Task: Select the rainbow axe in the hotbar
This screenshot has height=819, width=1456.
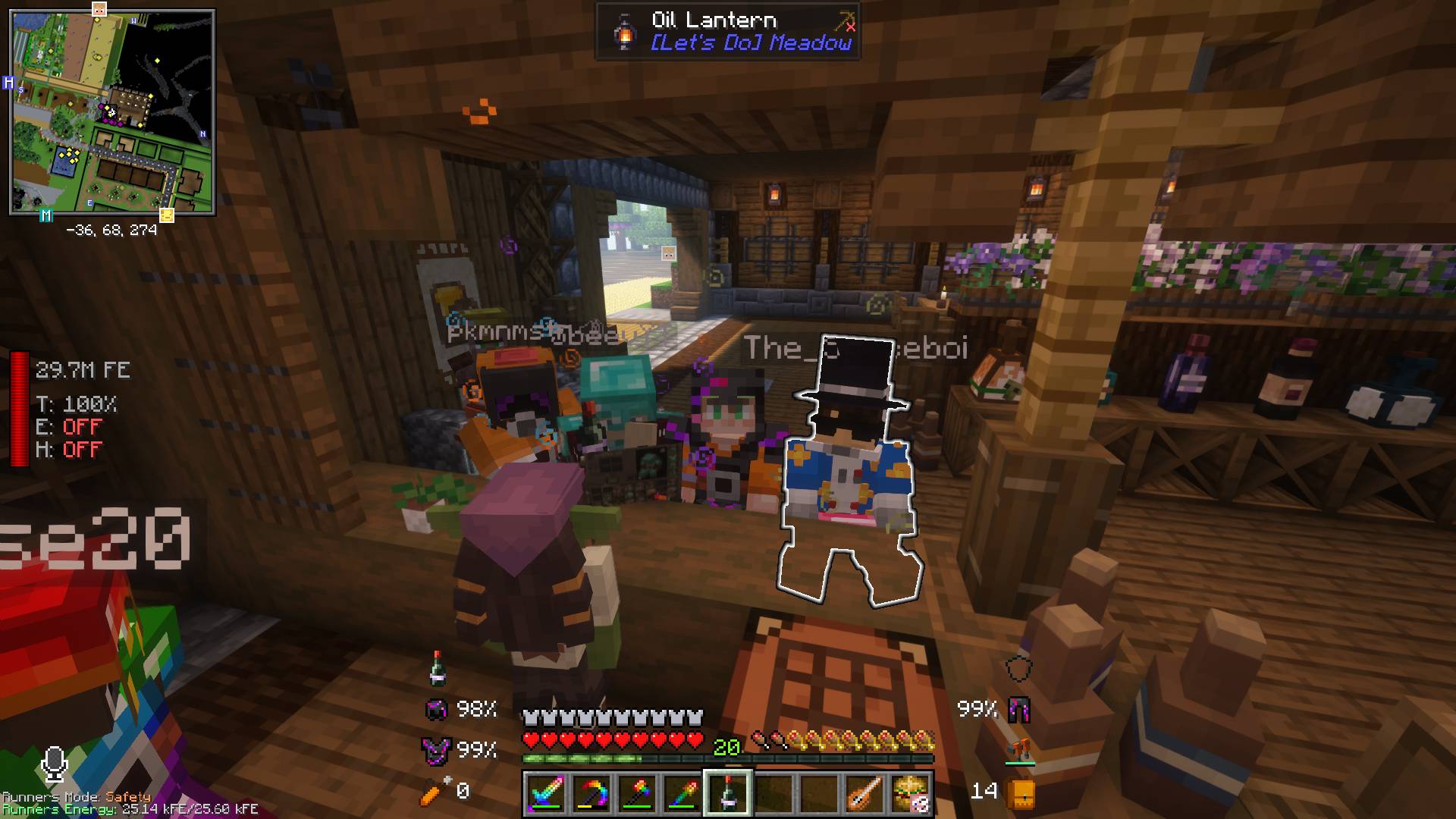Action: click(x=637, y=791)
